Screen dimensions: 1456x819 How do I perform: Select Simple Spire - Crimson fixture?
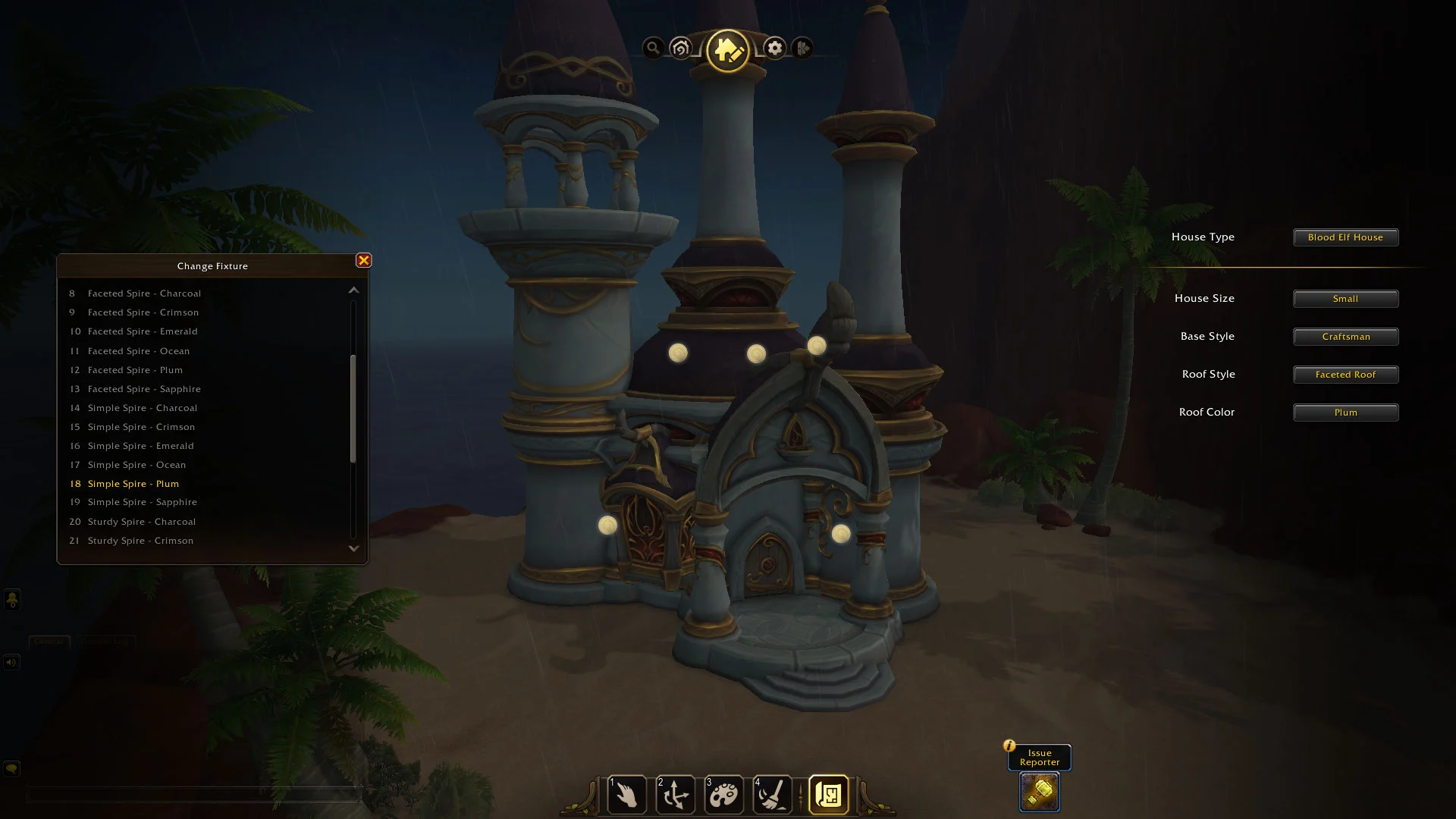141,427
